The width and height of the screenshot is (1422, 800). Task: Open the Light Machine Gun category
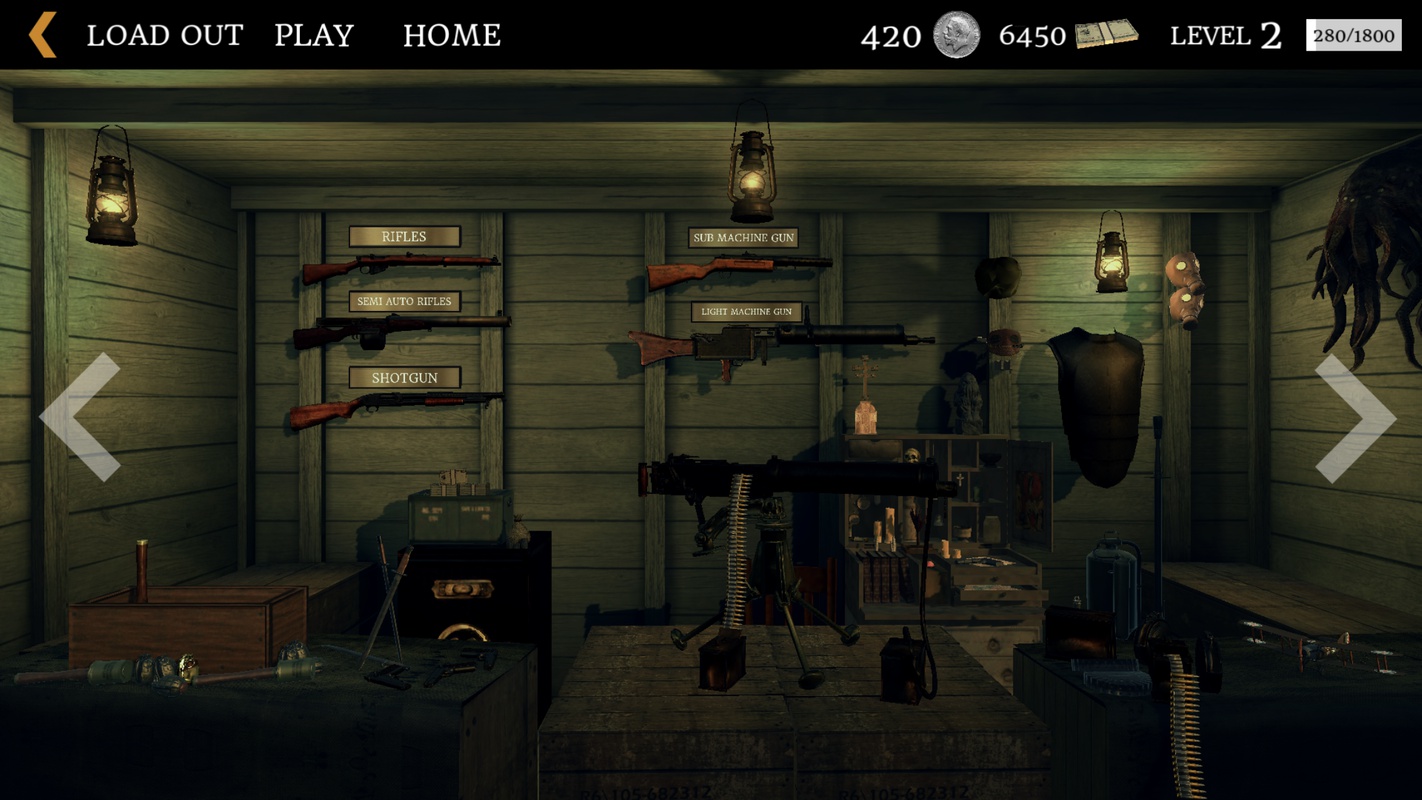746,312
